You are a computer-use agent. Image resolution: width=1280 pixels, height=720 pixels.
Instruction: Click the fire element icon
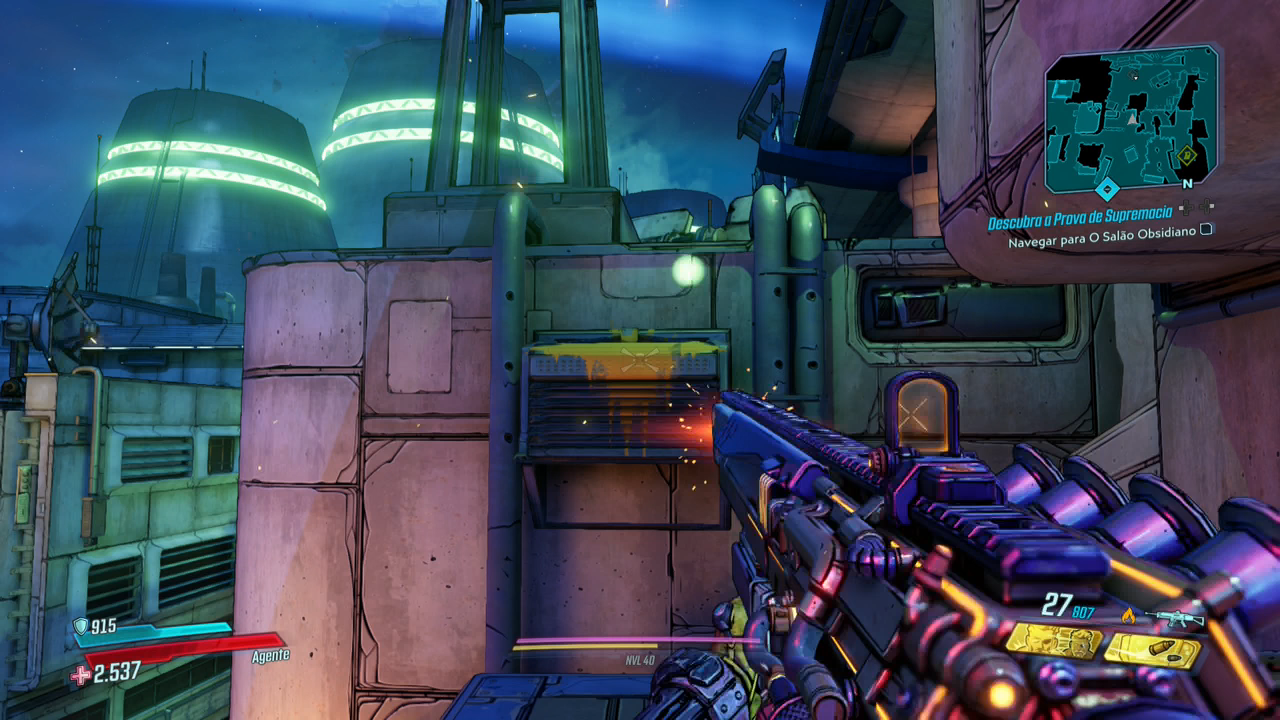(1128, 616)
